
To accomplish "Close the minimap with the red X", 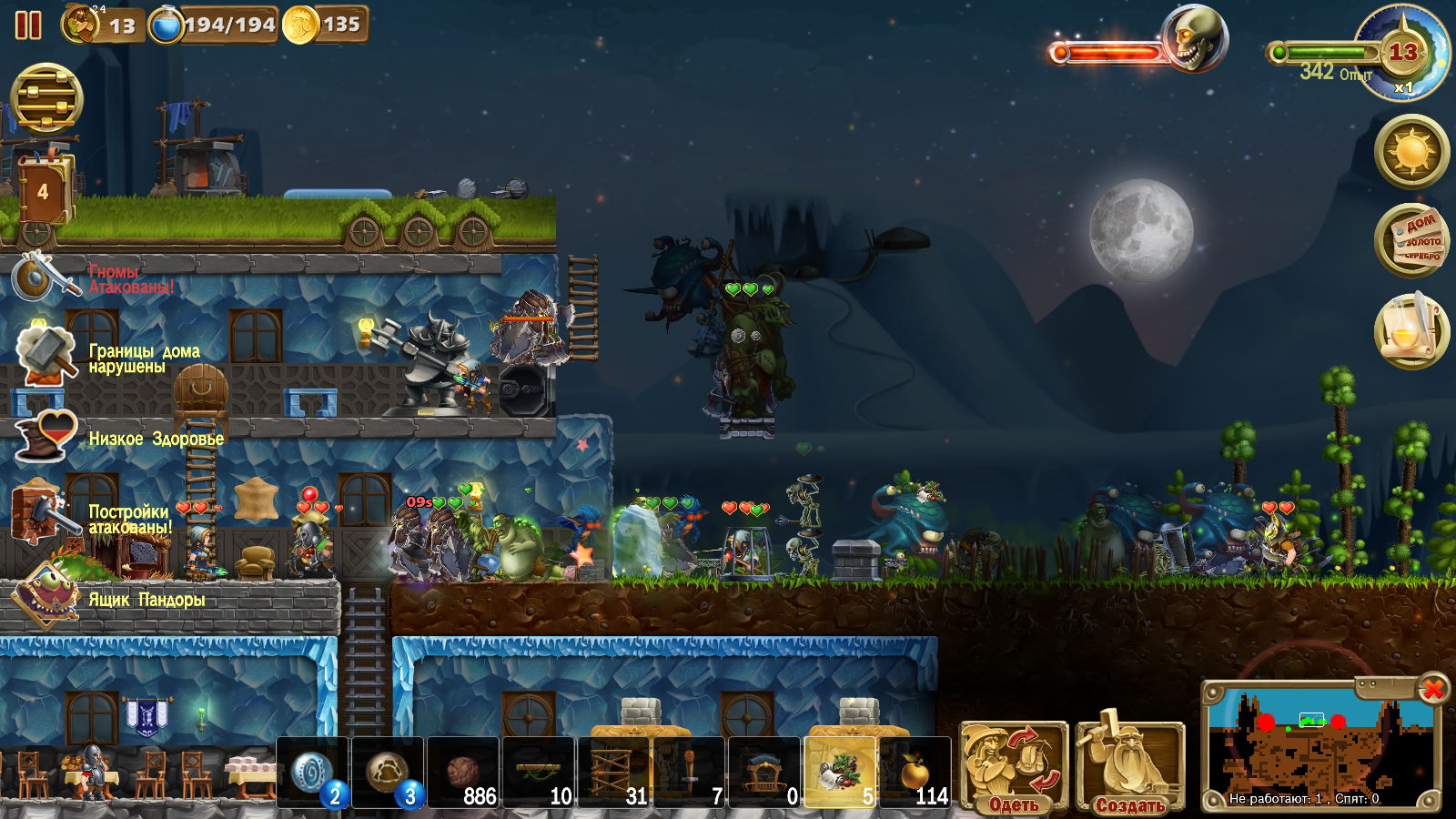I will [1432, 689].
